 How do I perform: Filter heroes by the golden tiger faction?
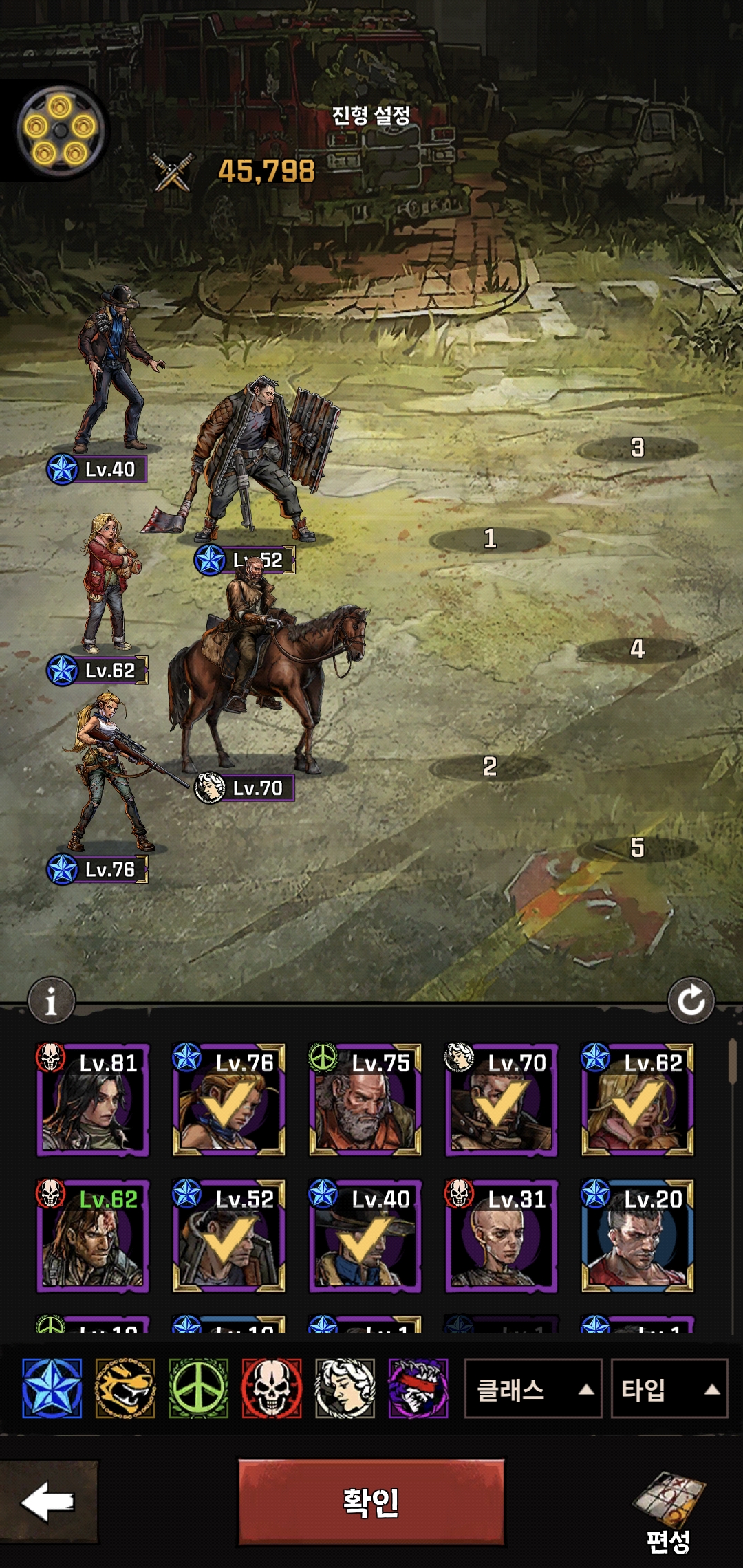point(125,1389)
